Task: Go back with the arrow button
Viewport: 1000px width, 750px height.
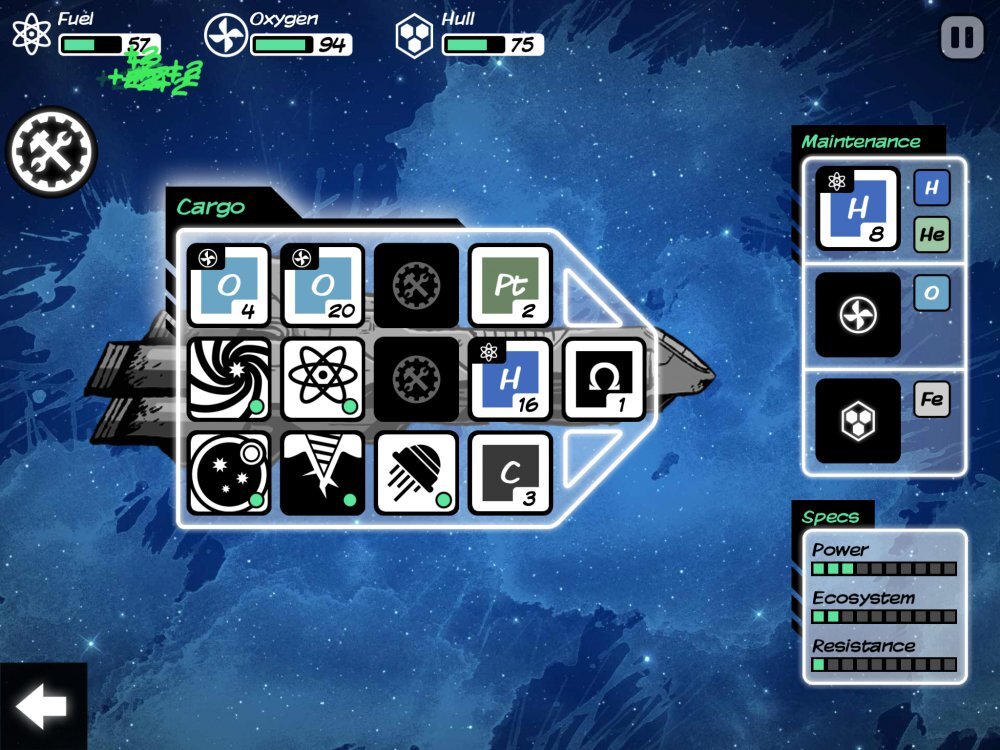Action: [x=42, y=707]
